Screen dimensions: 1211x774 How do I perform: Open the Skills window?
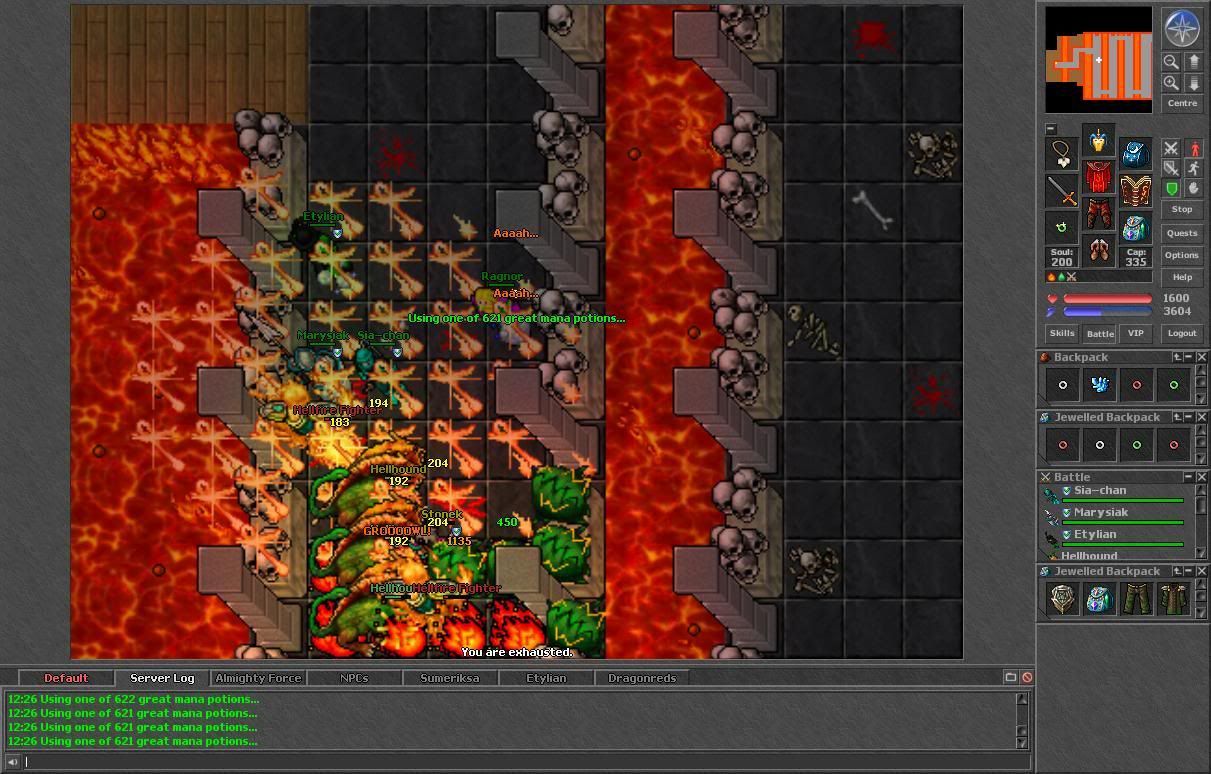pyautogui.click(x=1061, y=333)
